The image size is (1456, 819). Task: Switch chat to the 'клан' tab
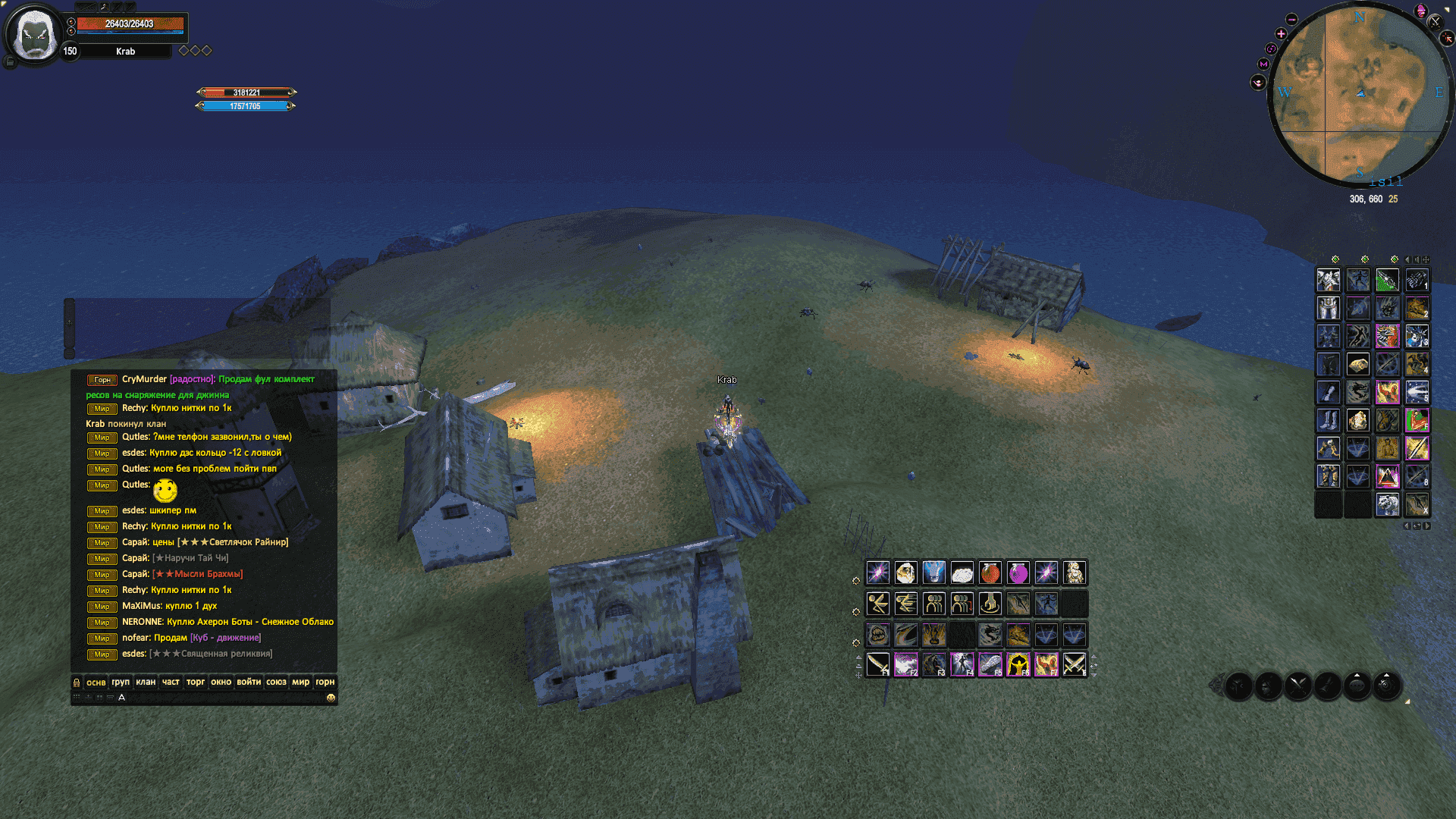click(146, 682)
